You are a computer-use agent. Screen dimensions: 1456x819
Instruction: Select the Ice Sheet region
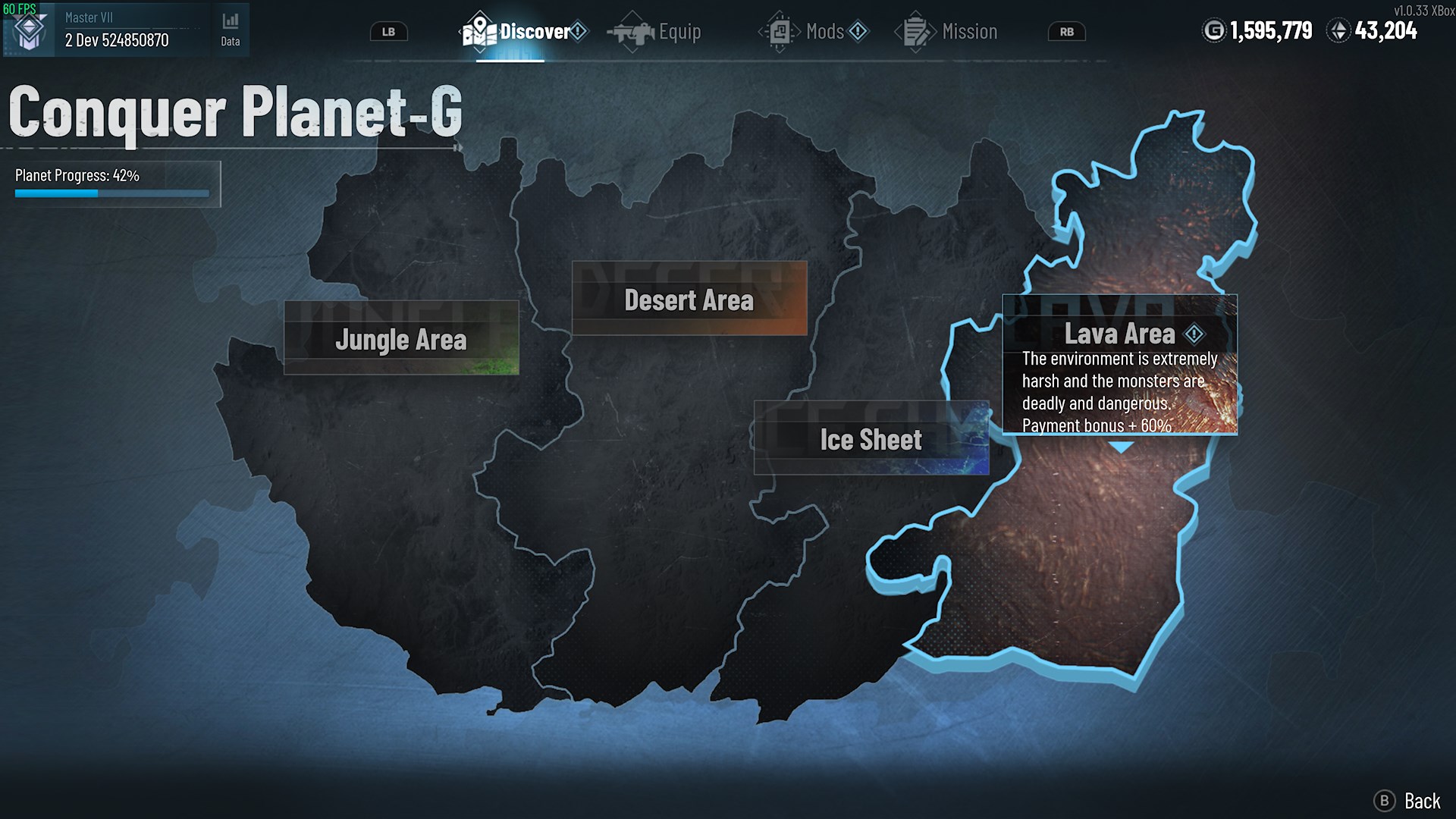point(871,439)
